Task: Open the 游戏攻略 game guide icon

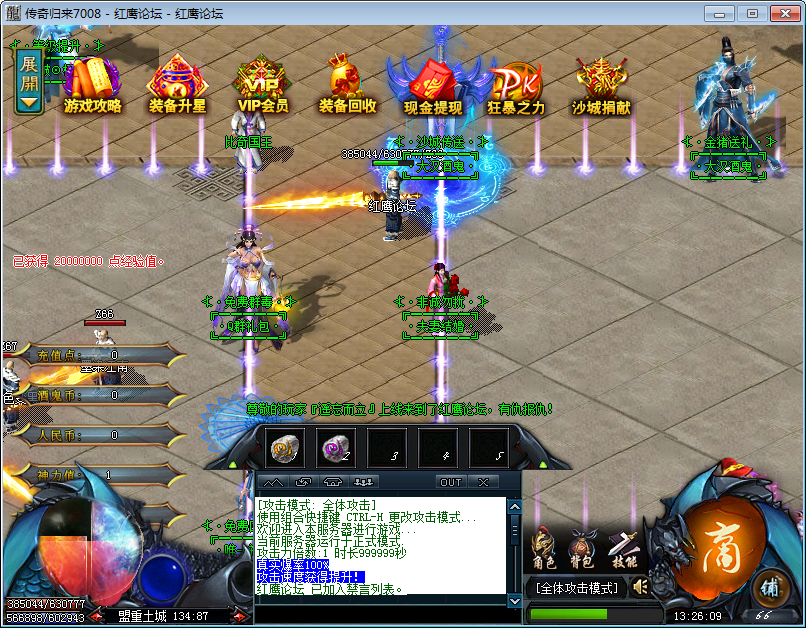Action: 92,84
